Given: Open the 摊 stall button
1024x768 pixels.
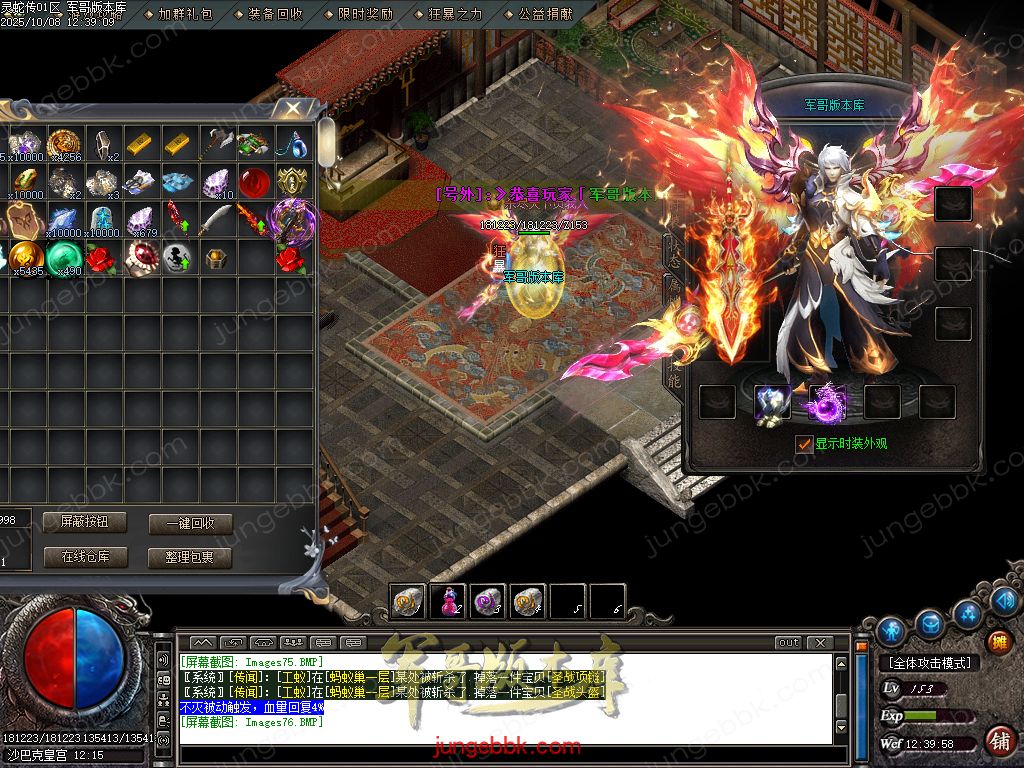Looking at the screenshot, I should [998, 641].
